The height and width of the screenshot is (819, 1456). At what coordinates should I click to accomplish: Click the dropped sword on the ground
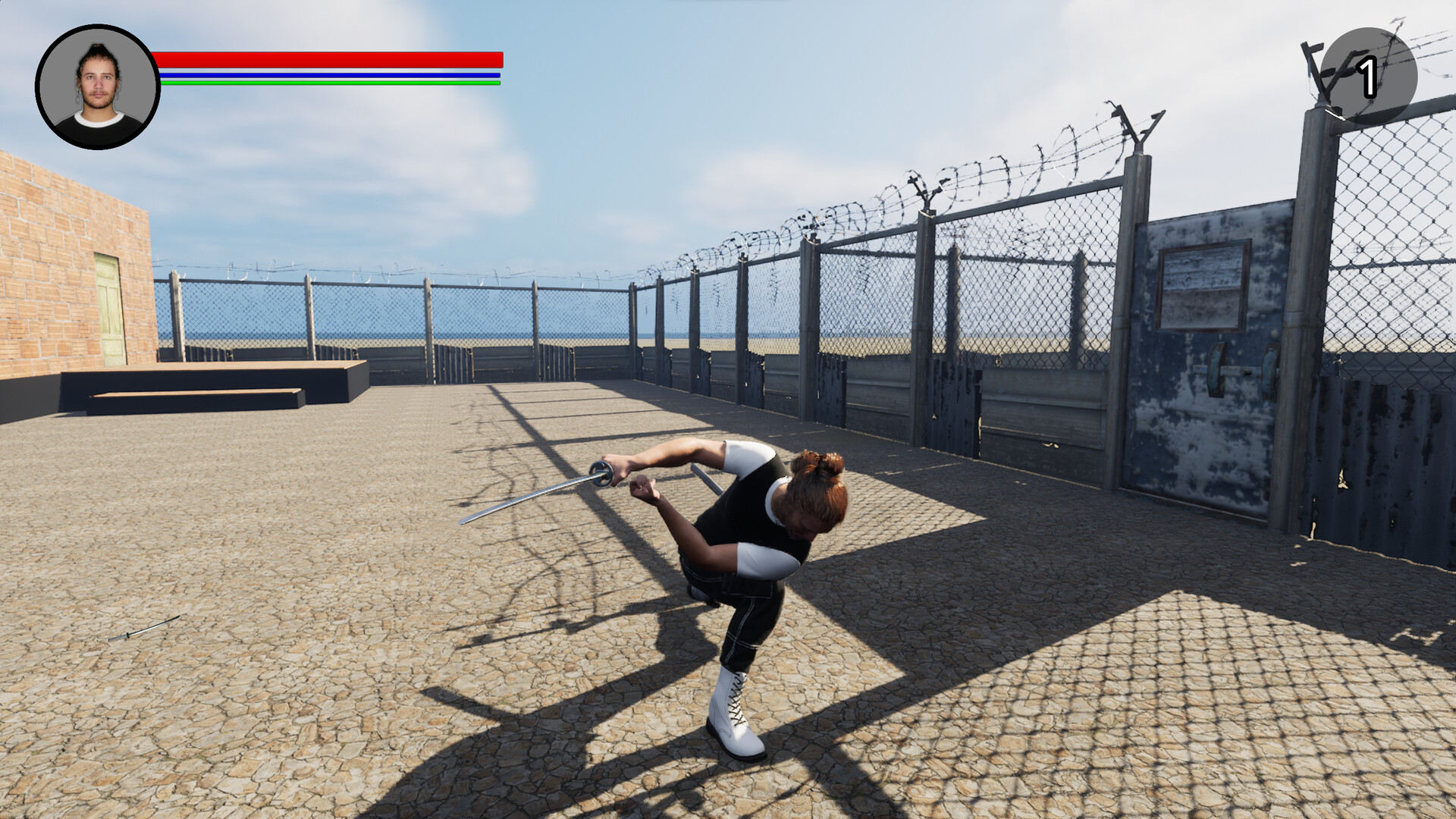point(144,628)
